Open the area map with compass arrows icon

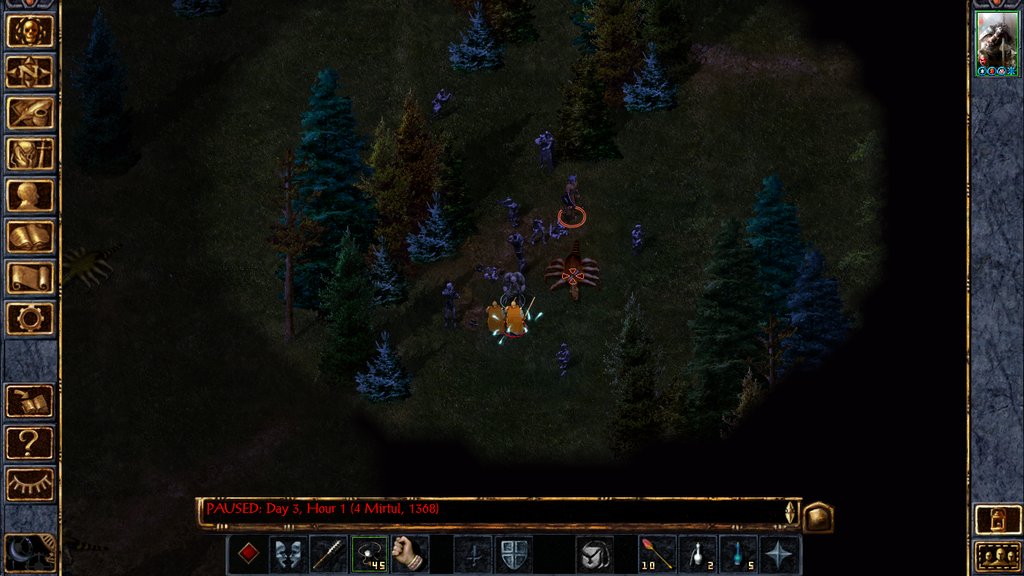[30, 72]
